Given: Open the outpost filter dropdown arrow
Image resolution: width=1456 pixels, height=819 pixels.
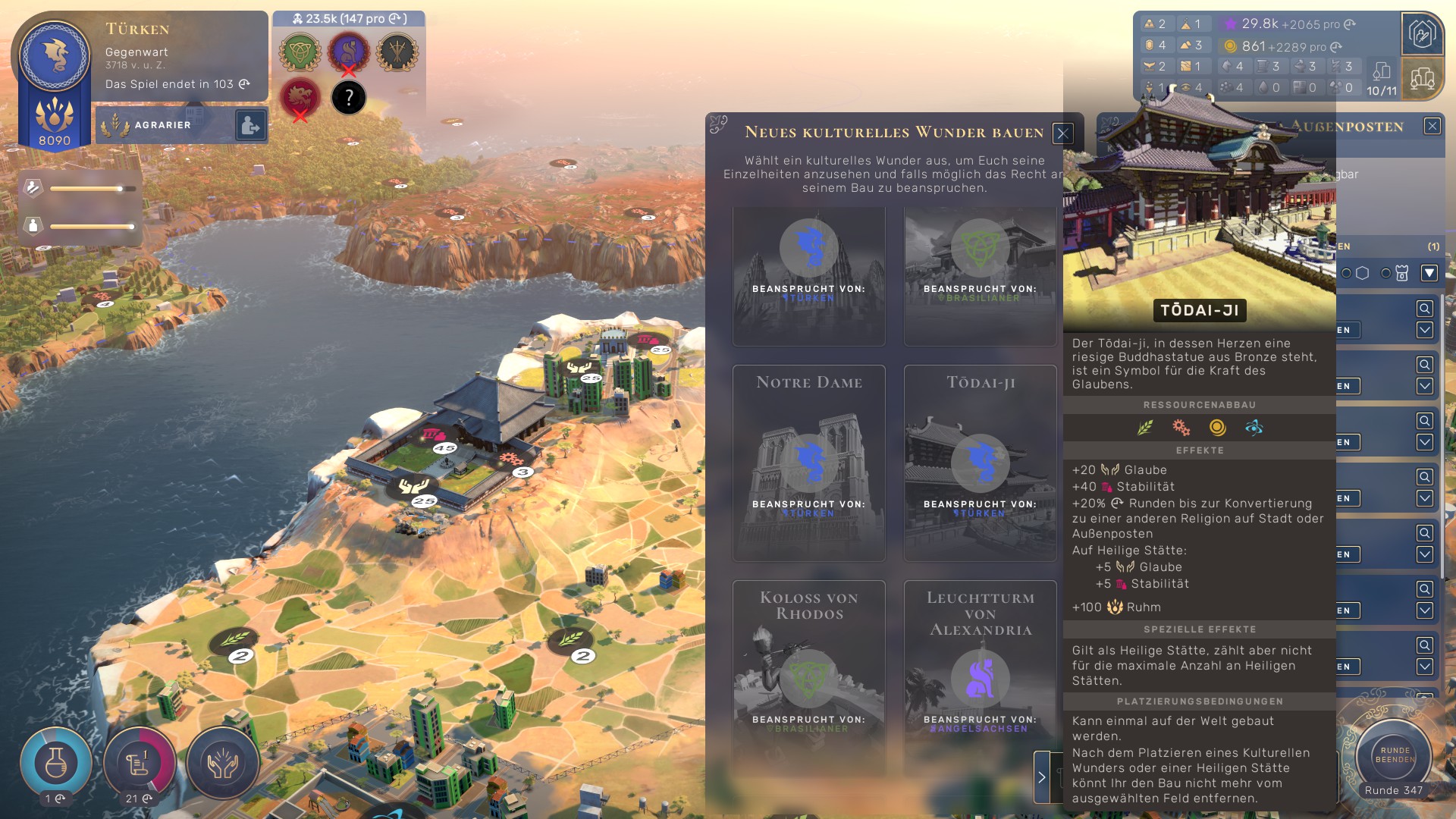Looking at the screenshot, I should tap(1429, 273).
